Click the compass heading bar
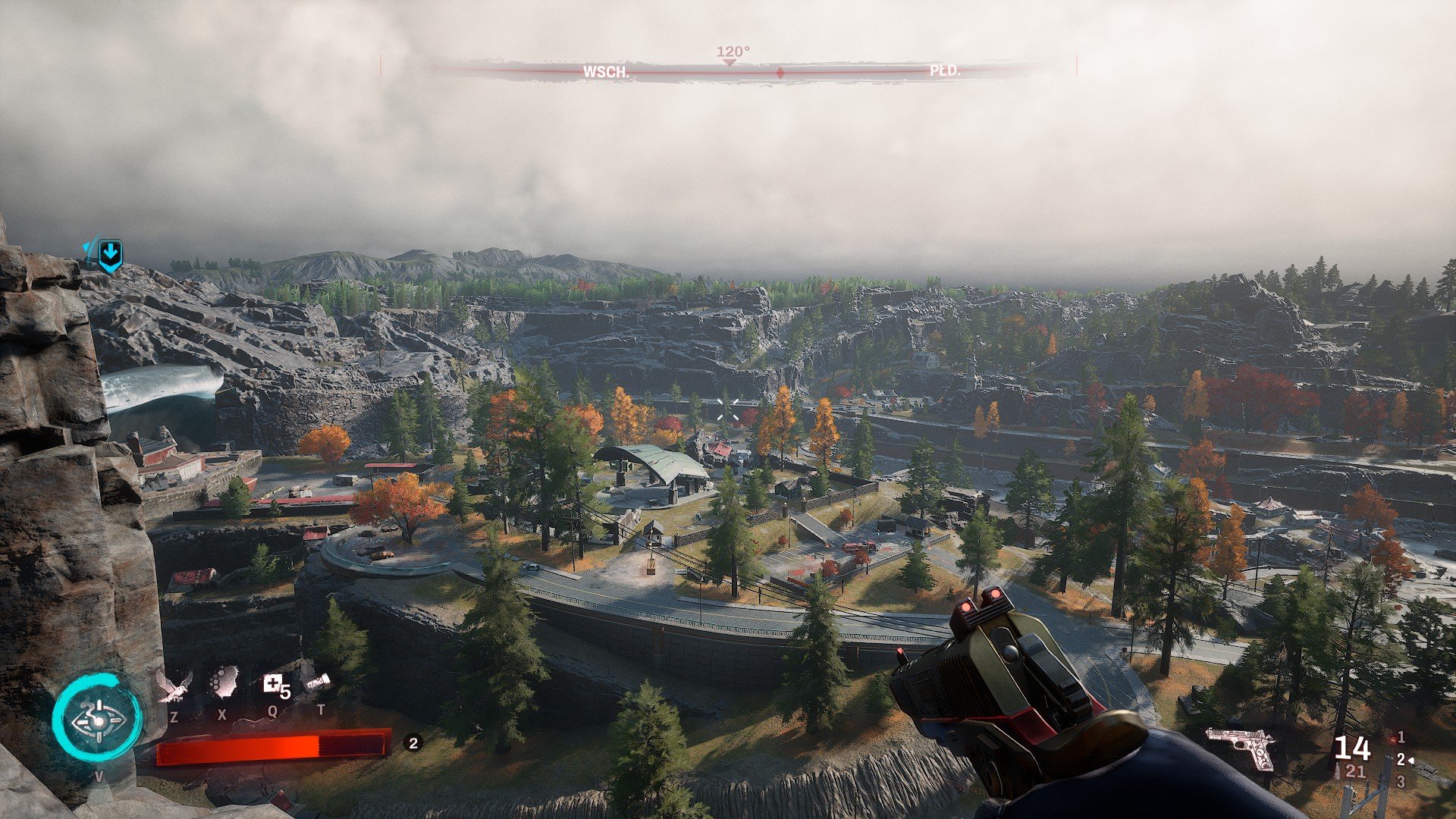Image resolution: width=1456 pixels, height=819 pixels. [728, 71]
